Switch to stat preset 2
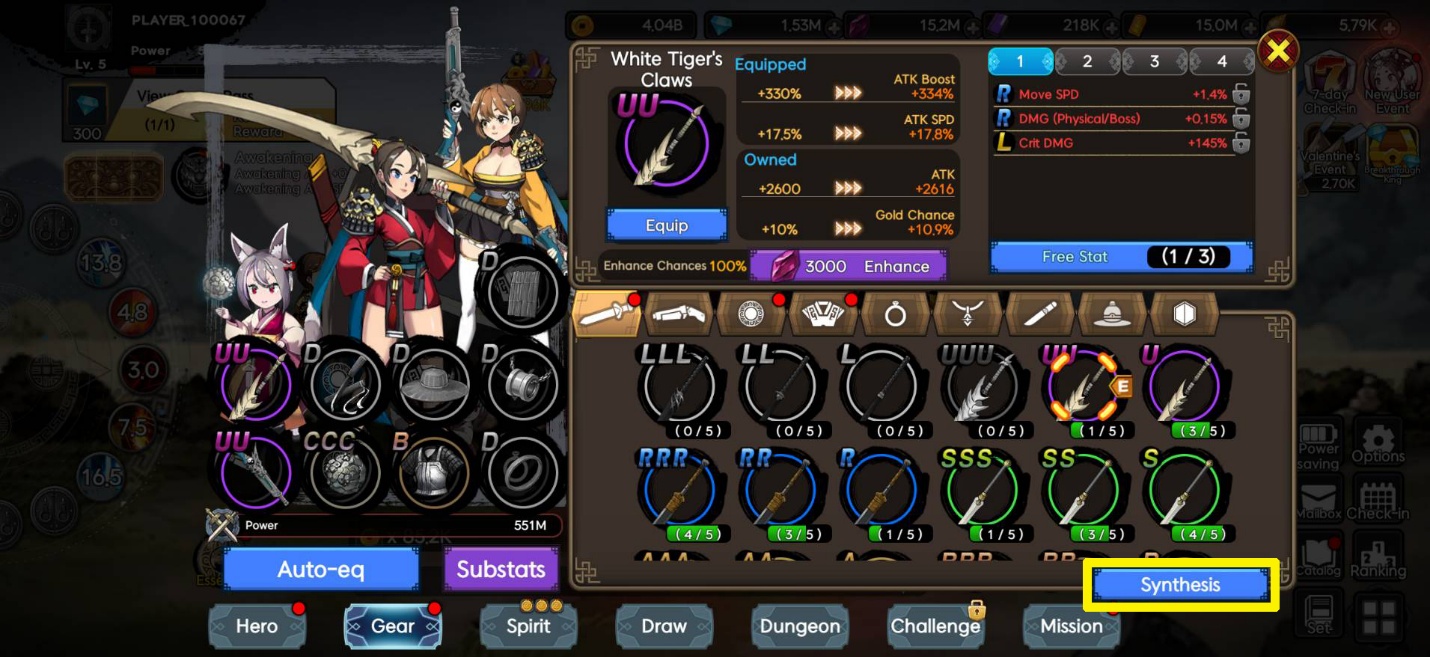Screen dimensions: 1430x657 tap(1087, 62)
